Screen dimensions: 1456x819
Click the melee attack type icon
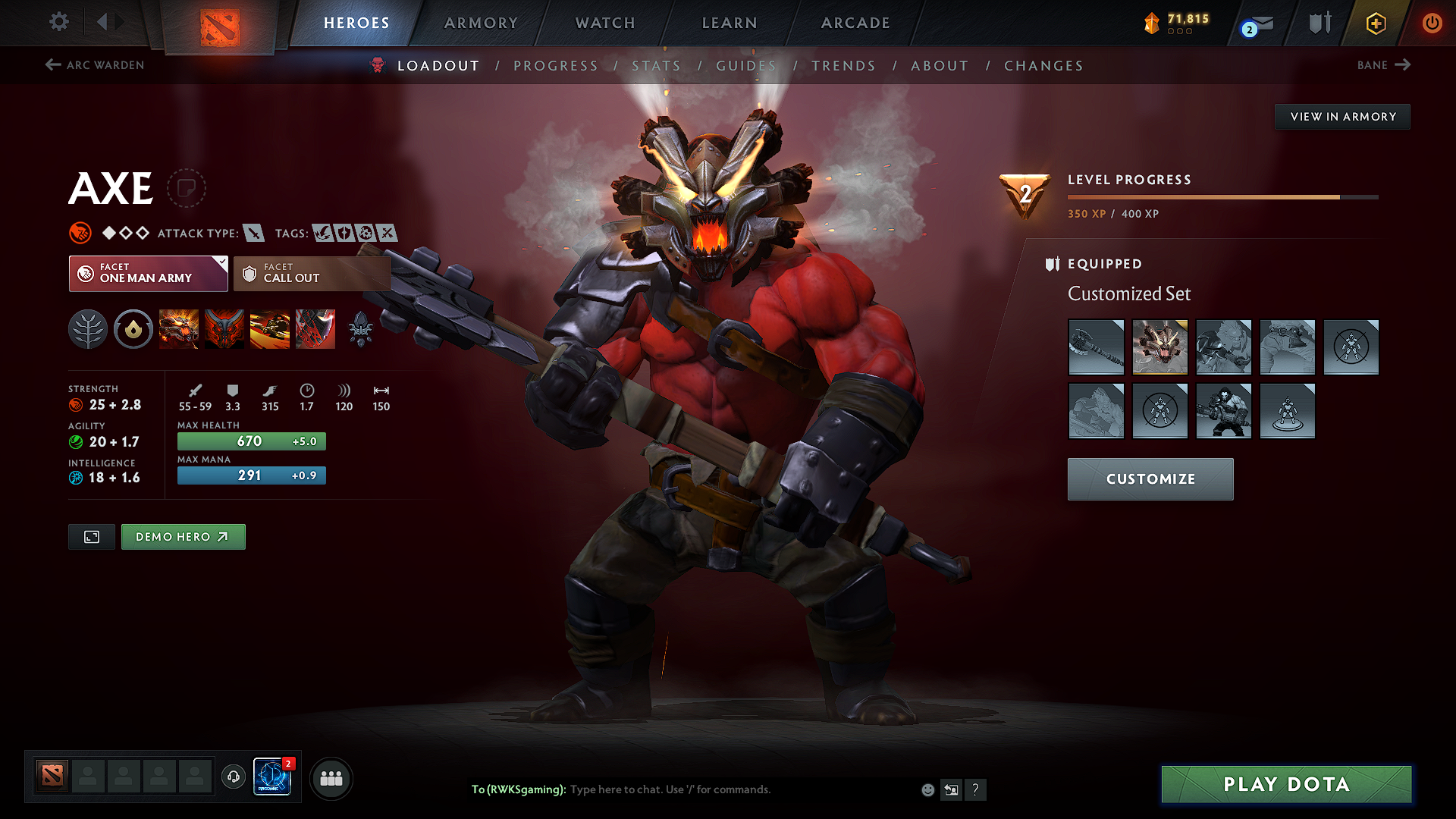click(x=253, y=233)
